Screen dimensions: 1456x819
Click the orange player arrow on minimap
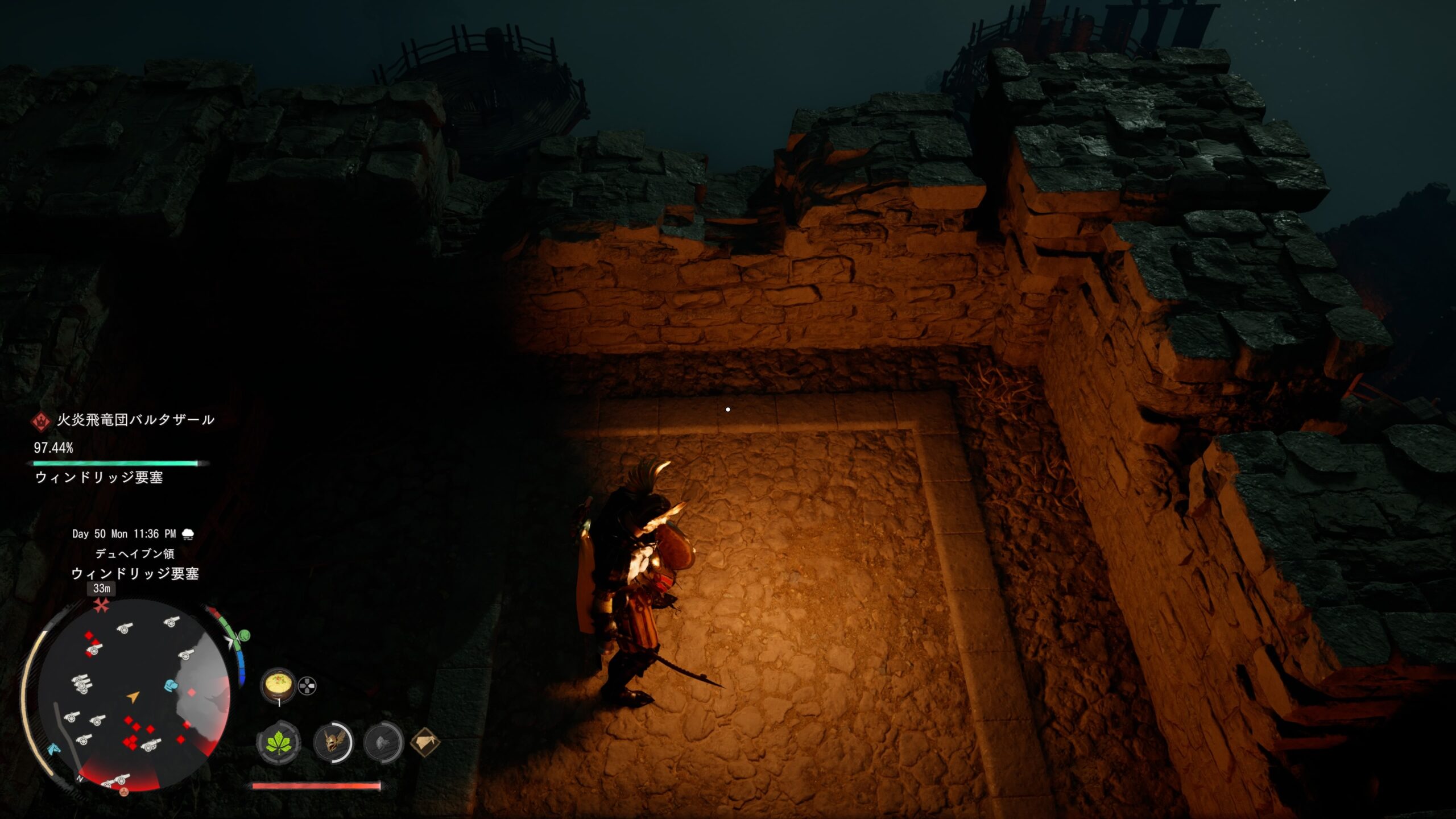133,697
